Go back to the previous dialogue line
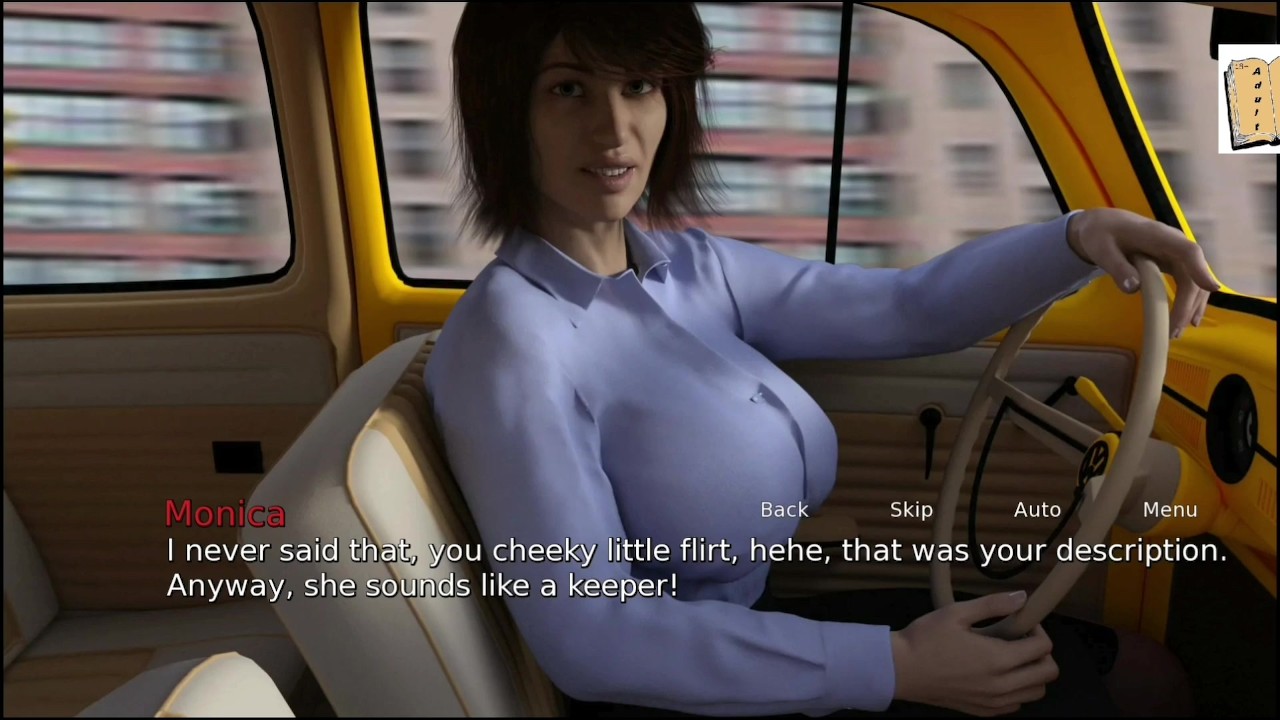The height and width of the screenshot is (720, 1280). (x=784, y=510)
